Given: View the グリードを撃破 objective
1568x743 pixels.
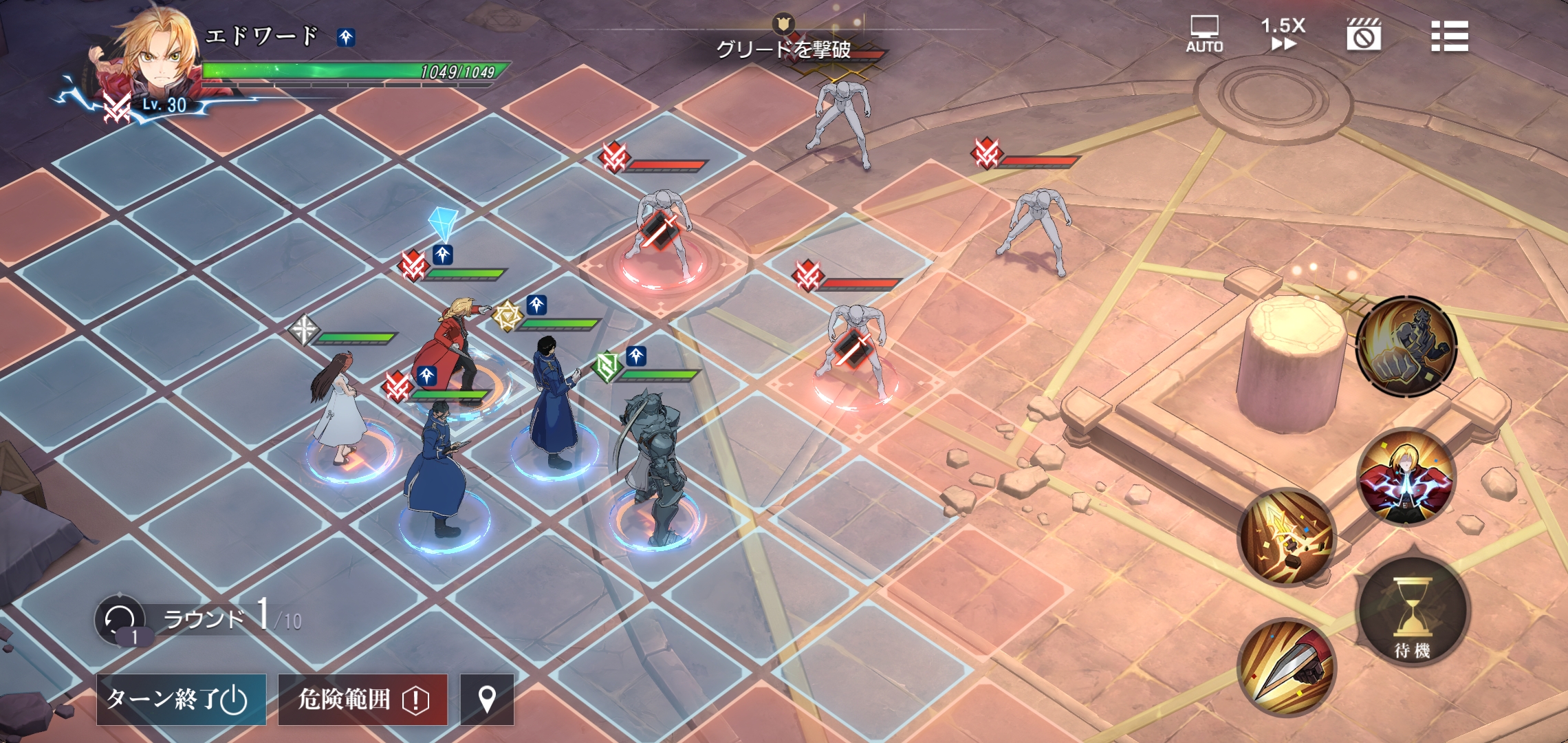Looking at the screenshot, I should pos(783,48).
